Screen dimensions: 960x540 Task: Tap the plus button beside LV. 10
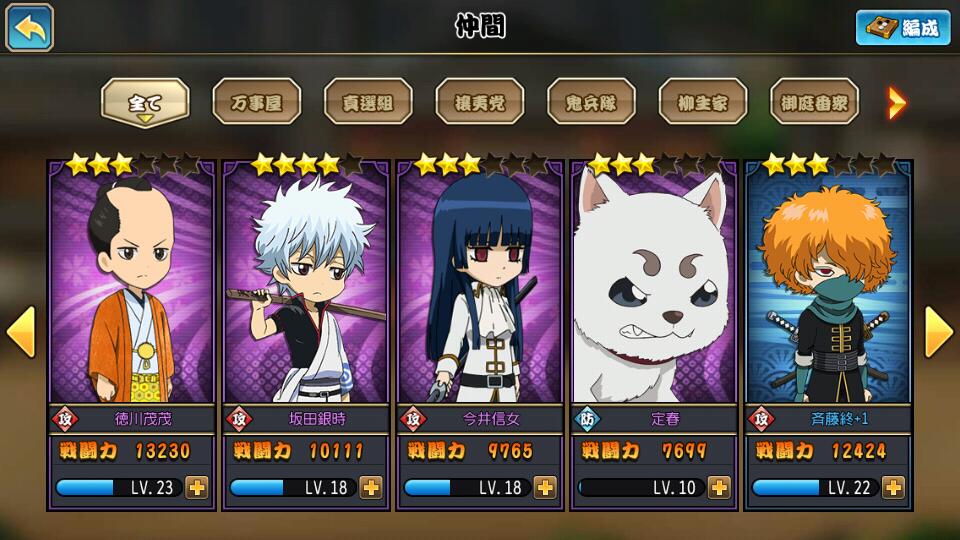(x=719, y=488)
